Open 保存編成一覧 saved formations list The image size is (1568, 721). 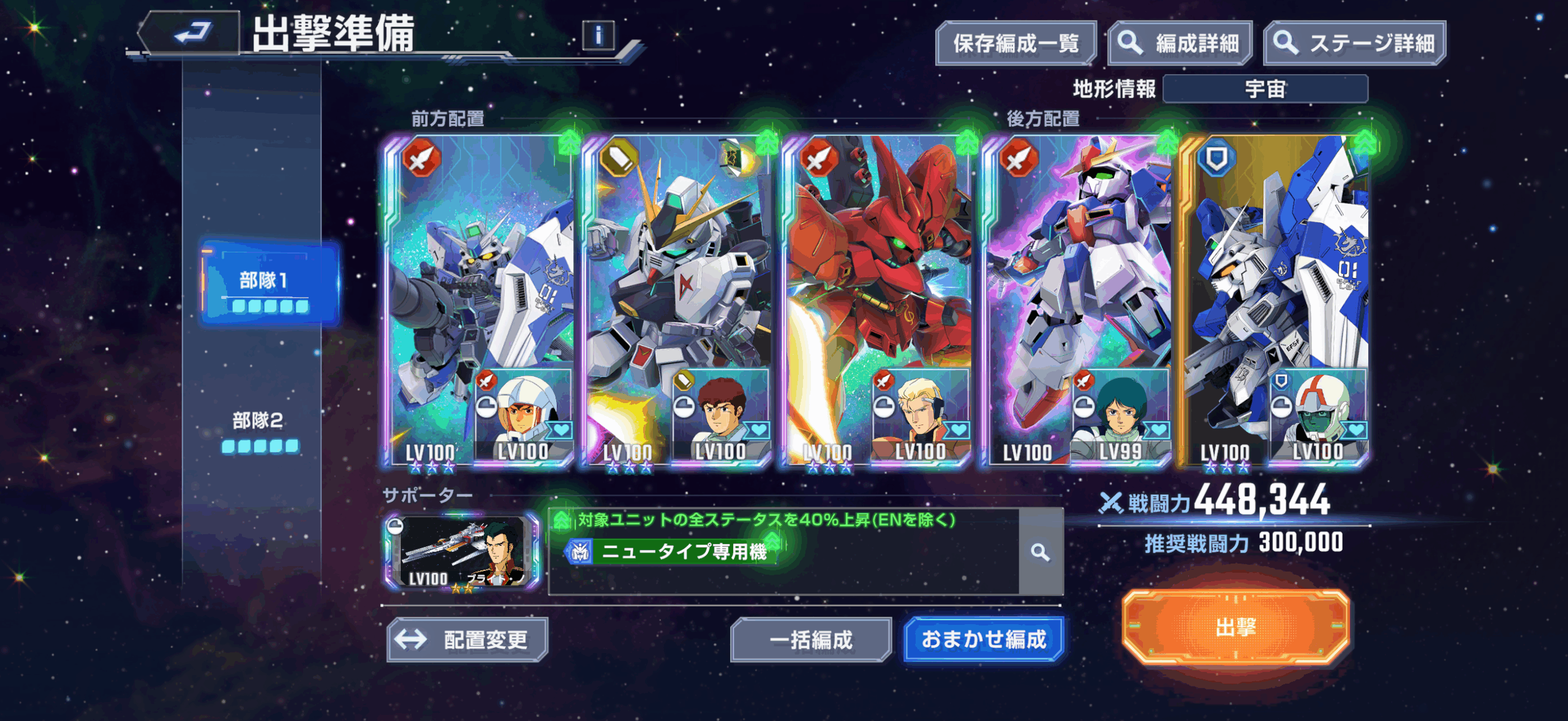click(1015, 43)
